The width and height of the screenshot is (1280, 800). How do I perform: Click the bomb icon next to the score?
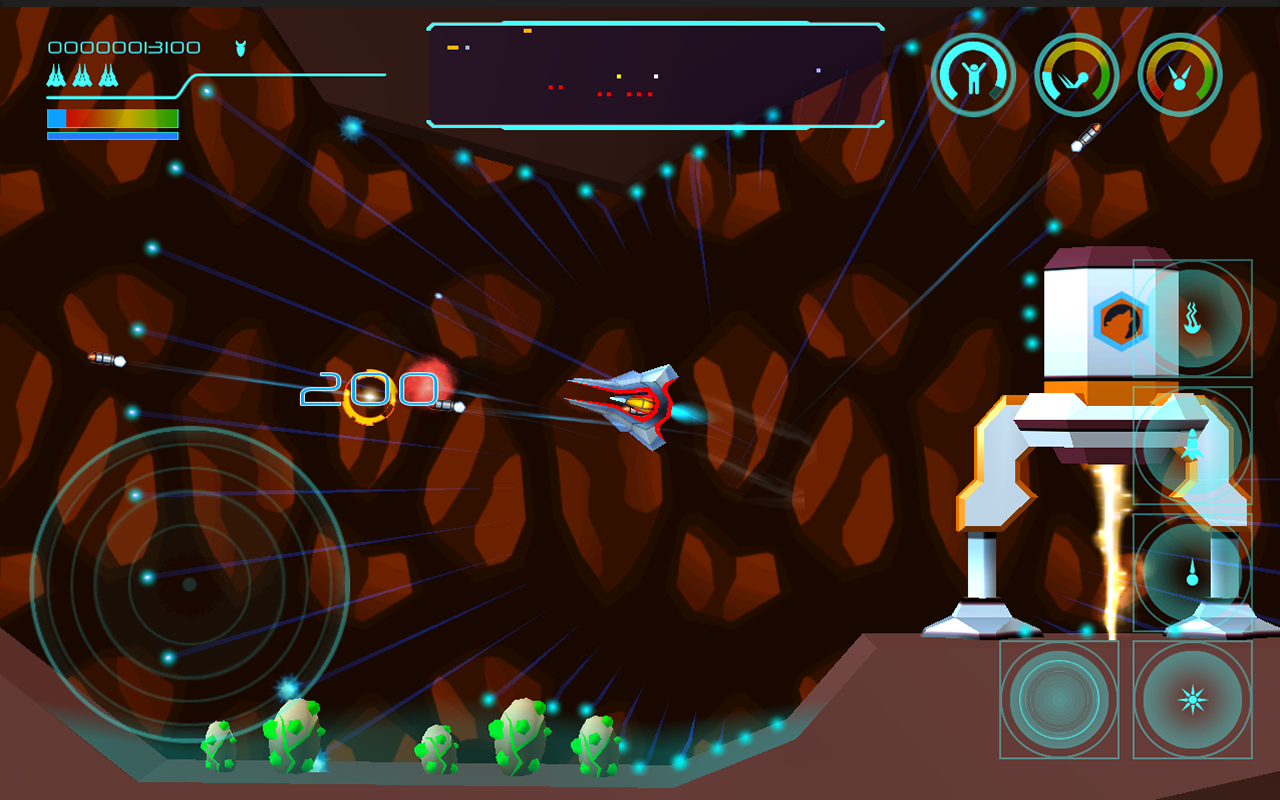(240, 48)
